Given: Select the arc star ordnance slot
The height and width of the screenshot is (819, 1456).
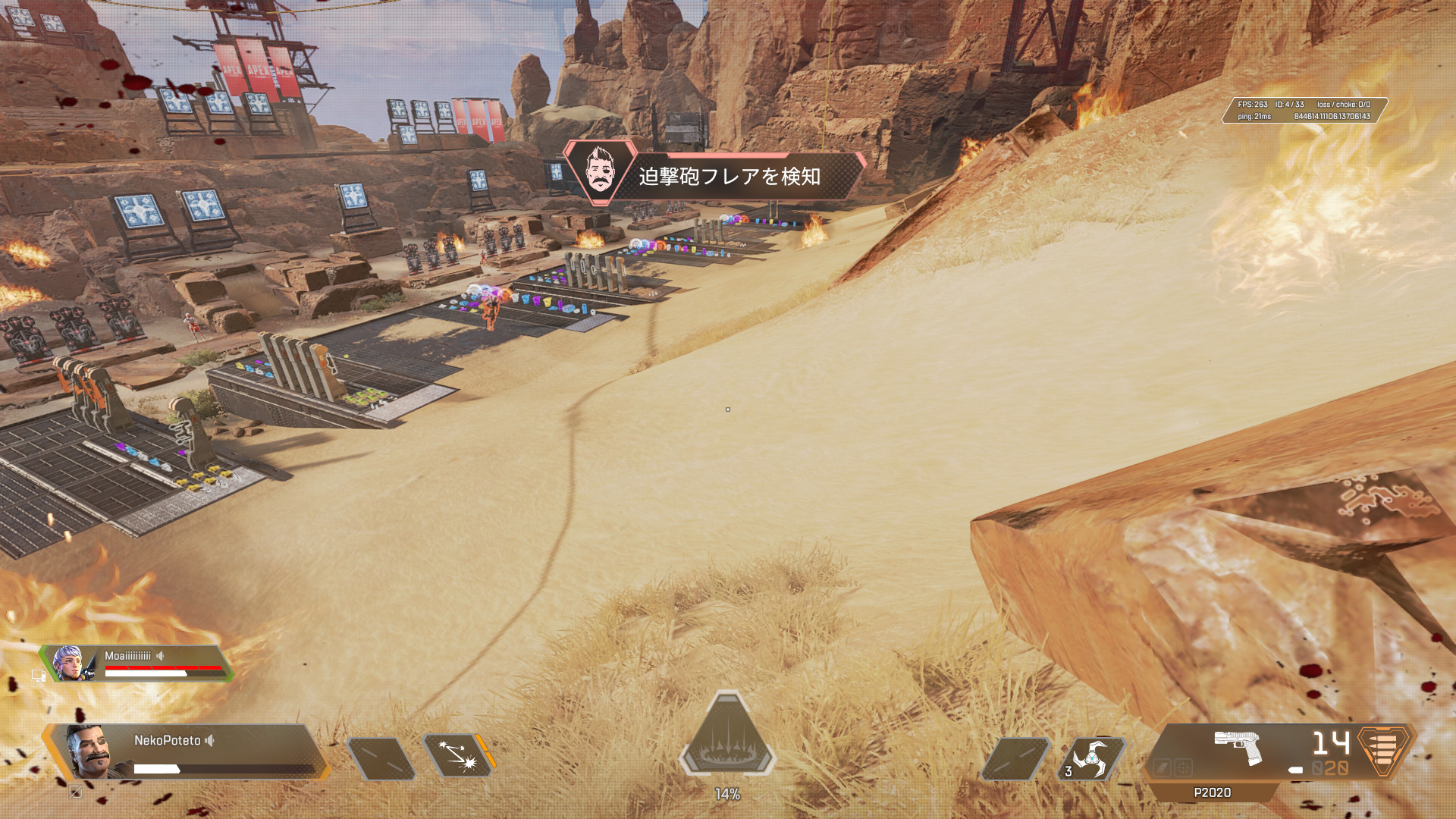Looking at the screenshot, I should pyautogui.click(x=1090, y=758).
